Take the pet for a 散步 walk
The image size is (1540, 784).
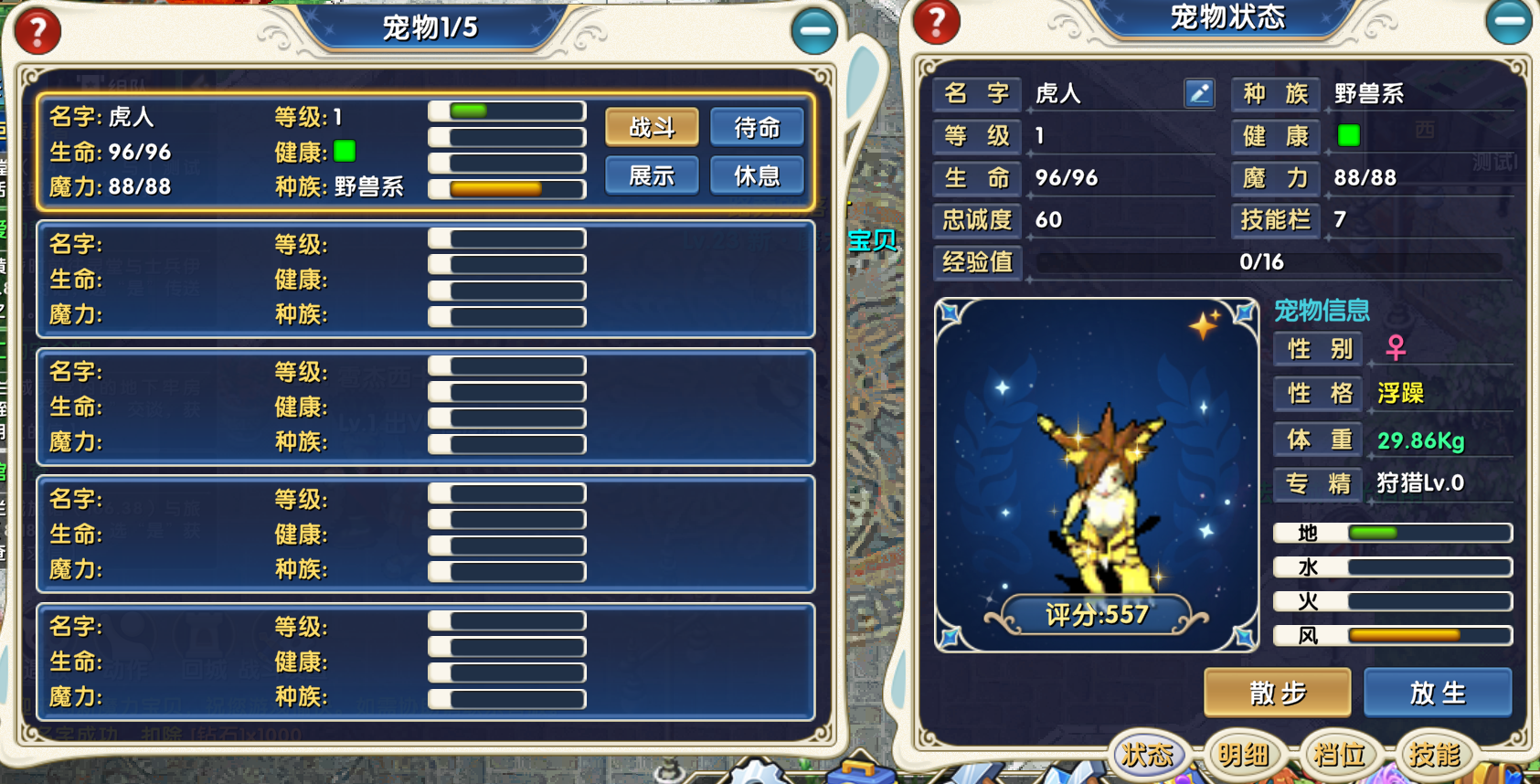click(x=1277, y=693)
